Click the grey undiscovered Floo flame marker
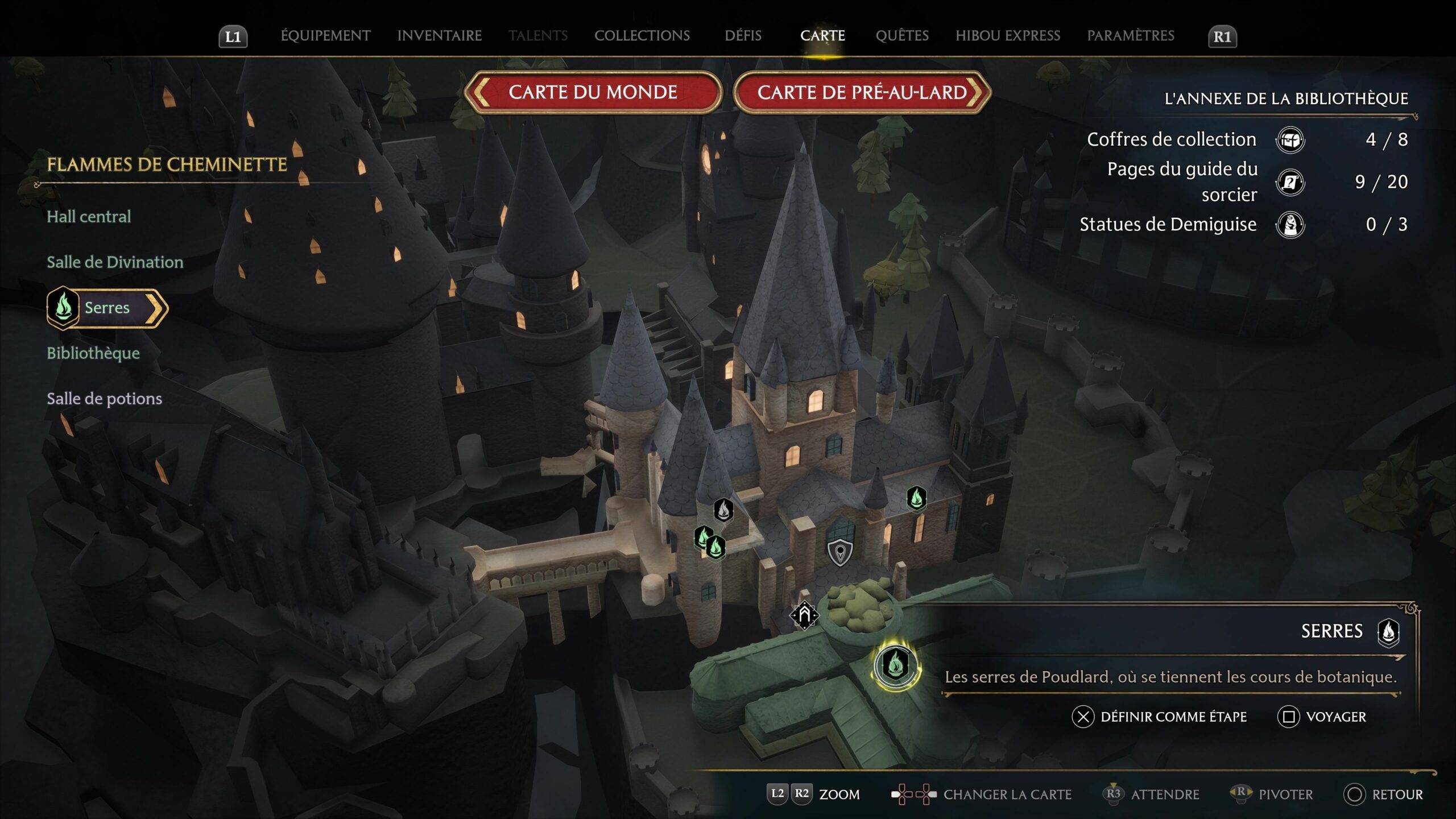The width and height of the screenshot is (1456, 819). [x=723, y=510]
